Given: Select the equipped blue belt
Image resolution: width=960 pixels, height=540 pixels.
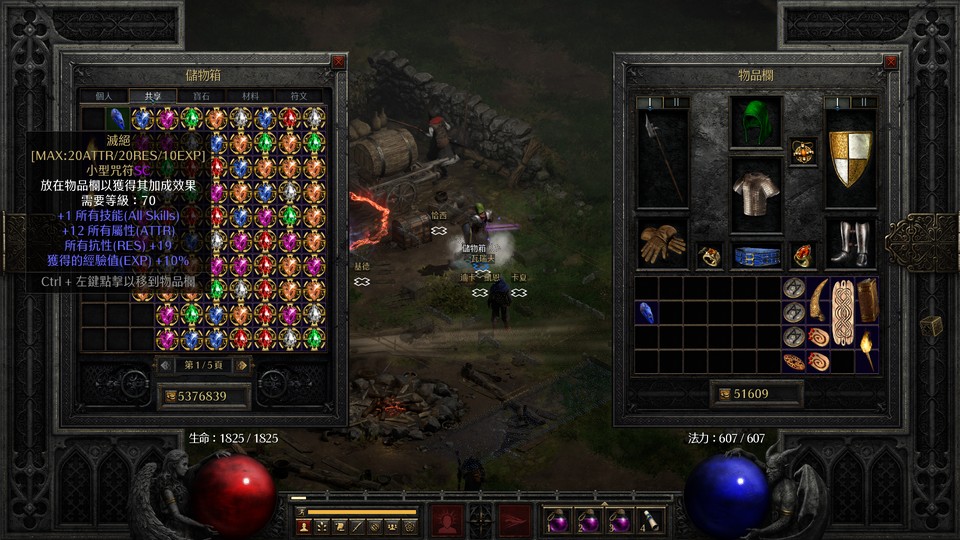Looking at the screenshot, I should tap(756, 256).
